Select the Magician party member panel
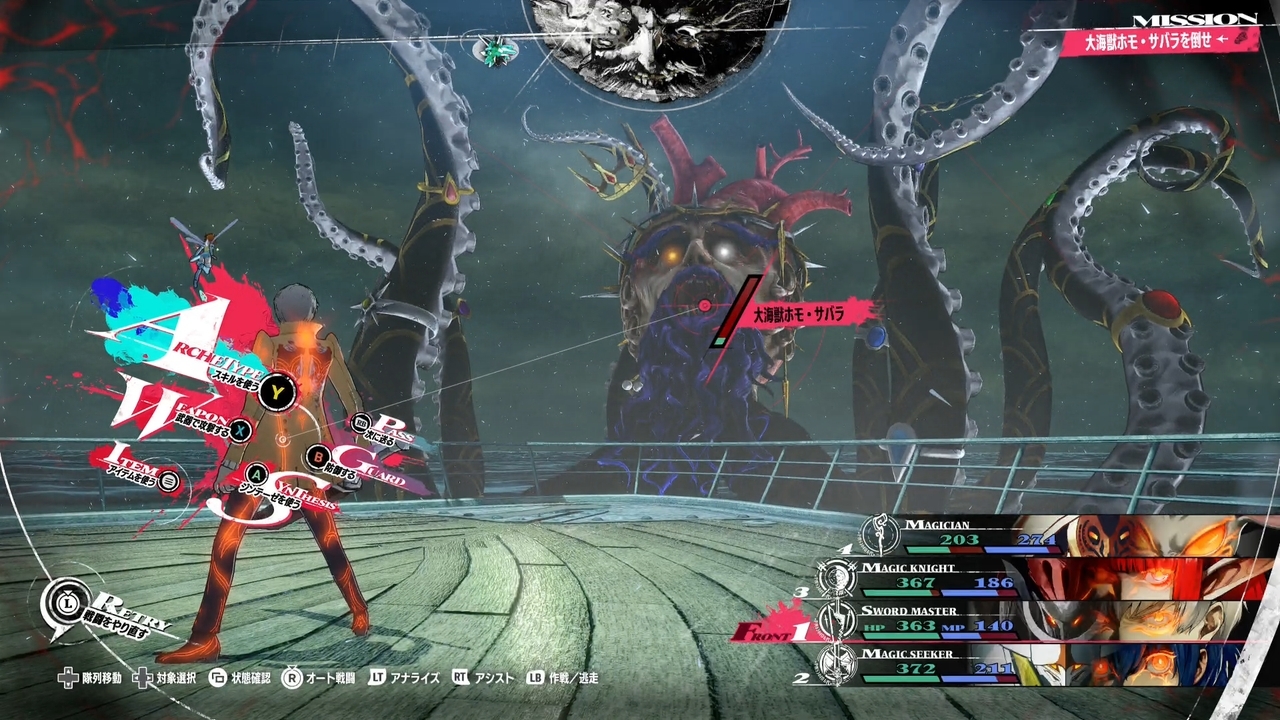Viewport: 1280px width, 720px height. click(x=1050, y=535)
